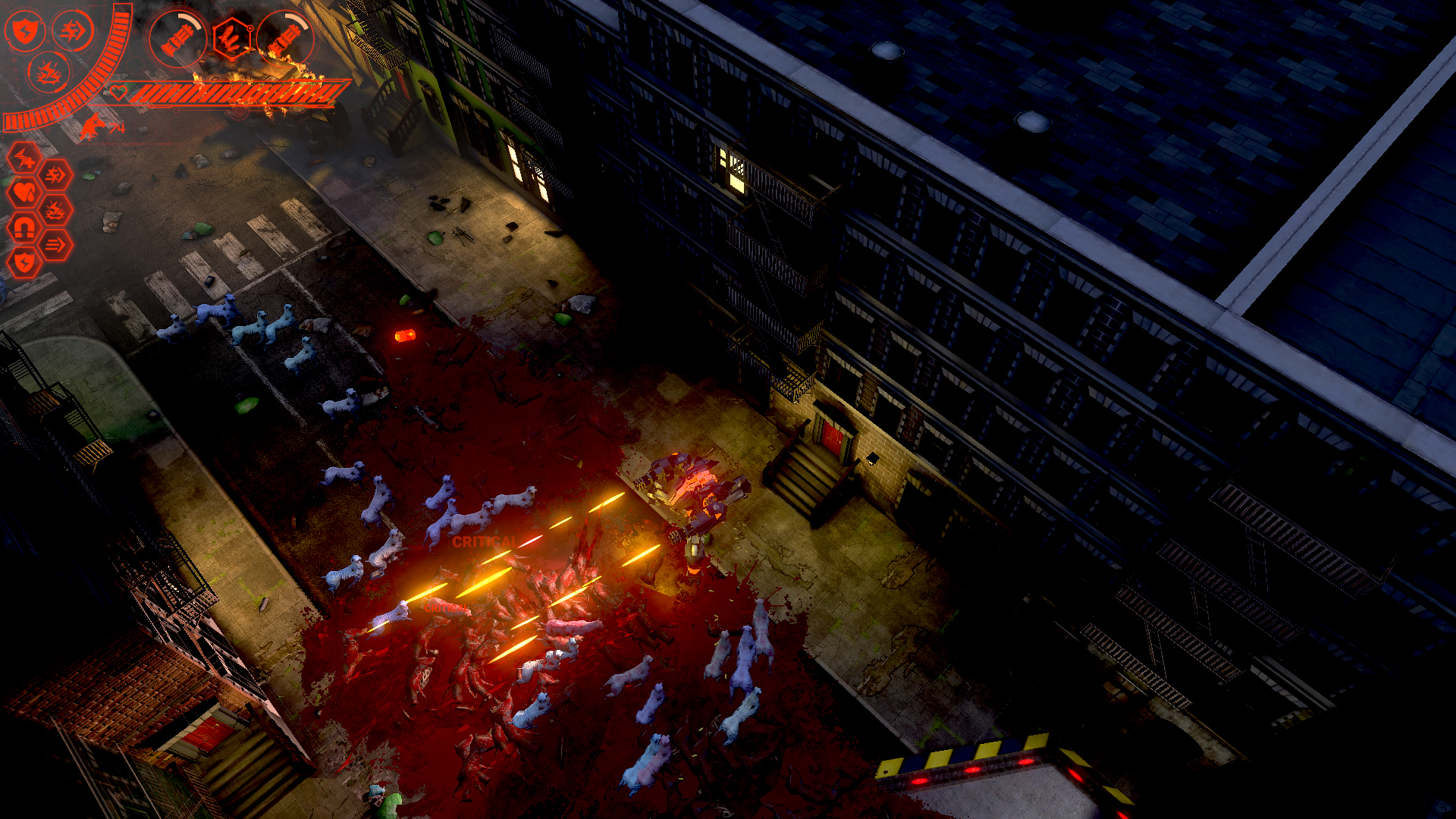Image resolution: width=1456 pixels, height=819 pixels.
Task: Click the striped health bar
Action: [227, 93]
